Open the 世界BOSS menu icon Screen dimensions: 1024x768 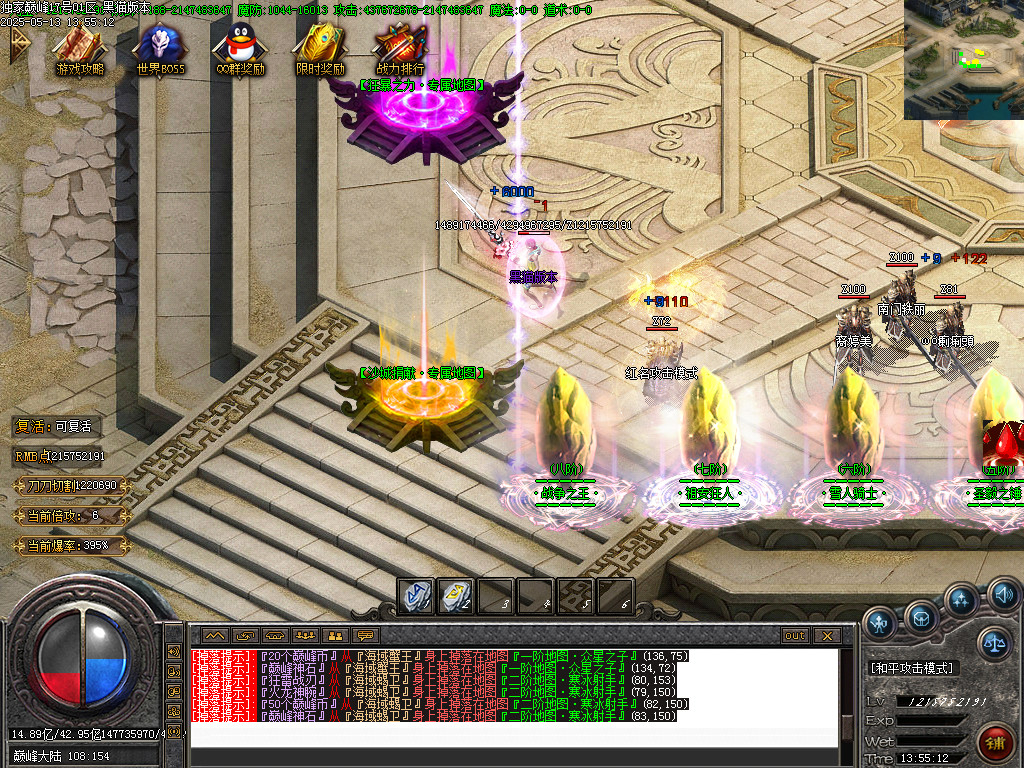tap(160, 46)
